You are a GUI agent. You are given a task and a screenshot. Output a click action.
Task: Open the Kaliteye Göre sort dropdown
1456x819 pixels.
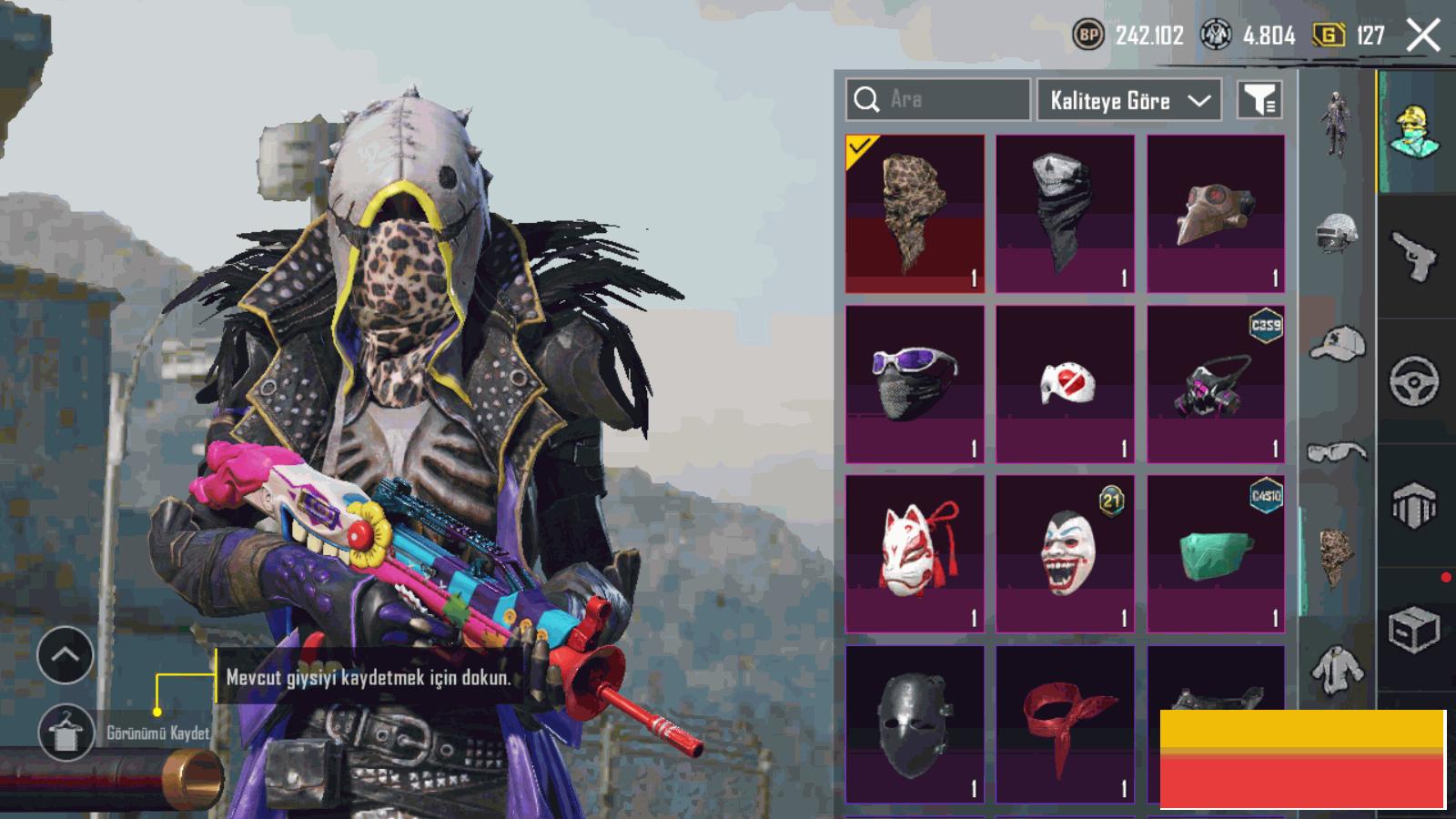point(1129,100)
